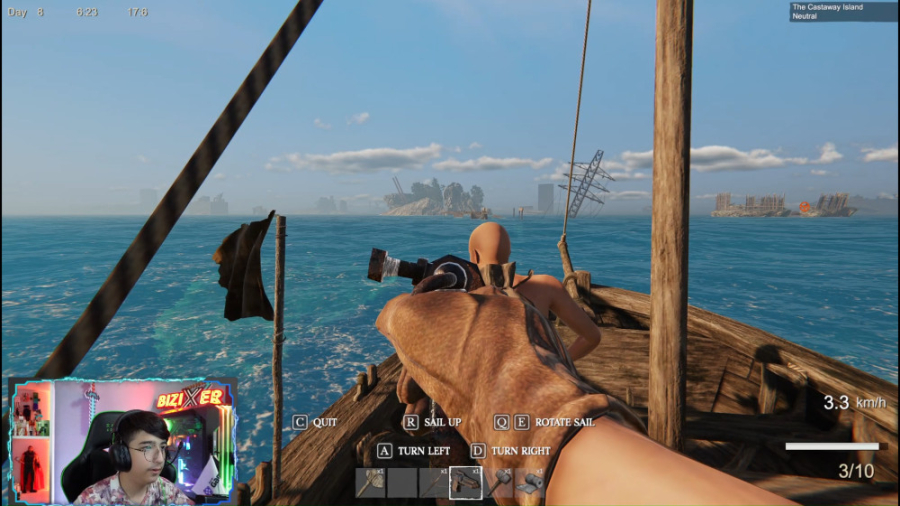Equip the stone hammer from the hotbar

[x=498, y=483]
